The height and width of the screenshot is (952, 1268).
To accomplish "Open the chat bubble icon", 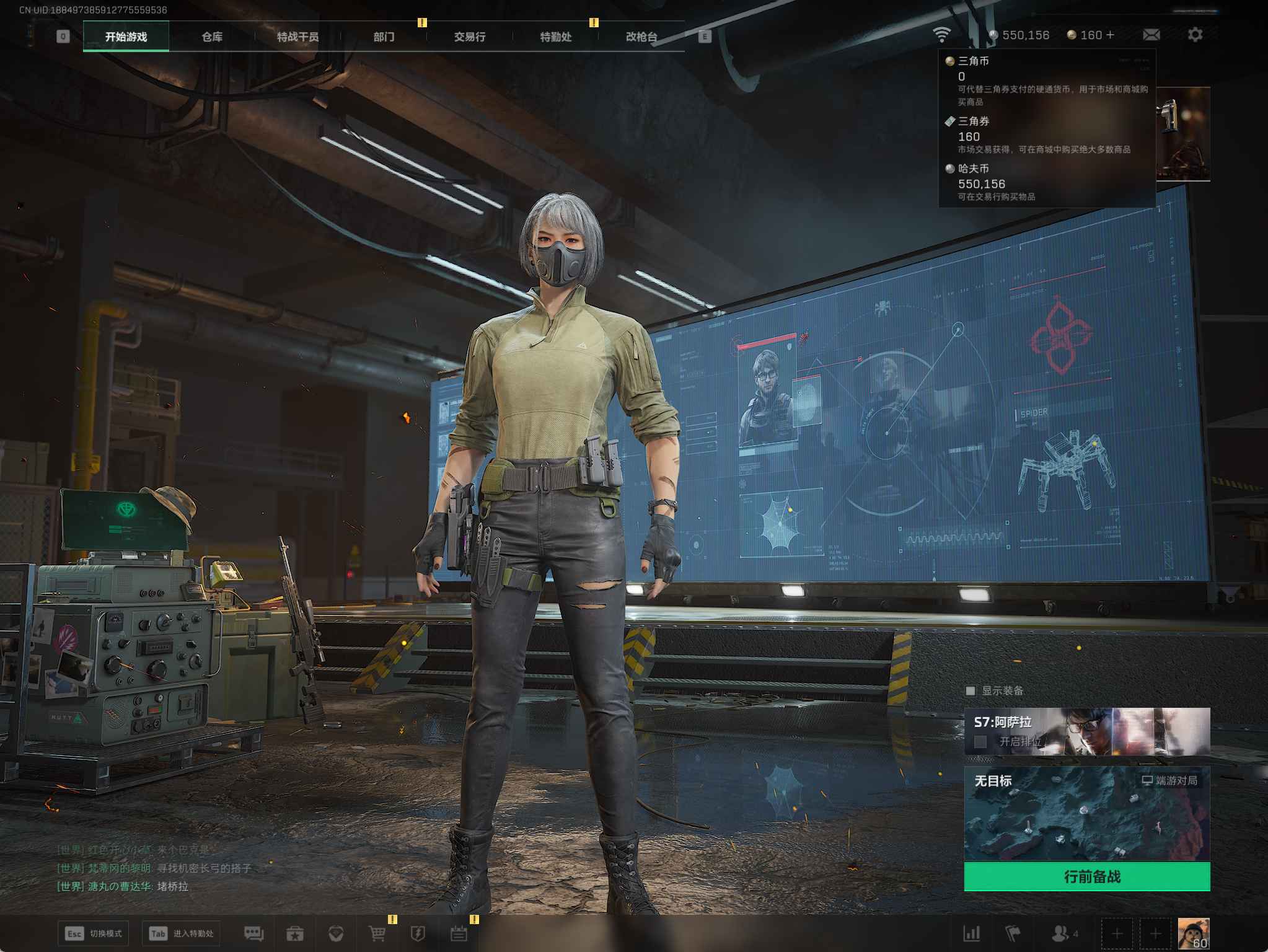I will [253, 933].
